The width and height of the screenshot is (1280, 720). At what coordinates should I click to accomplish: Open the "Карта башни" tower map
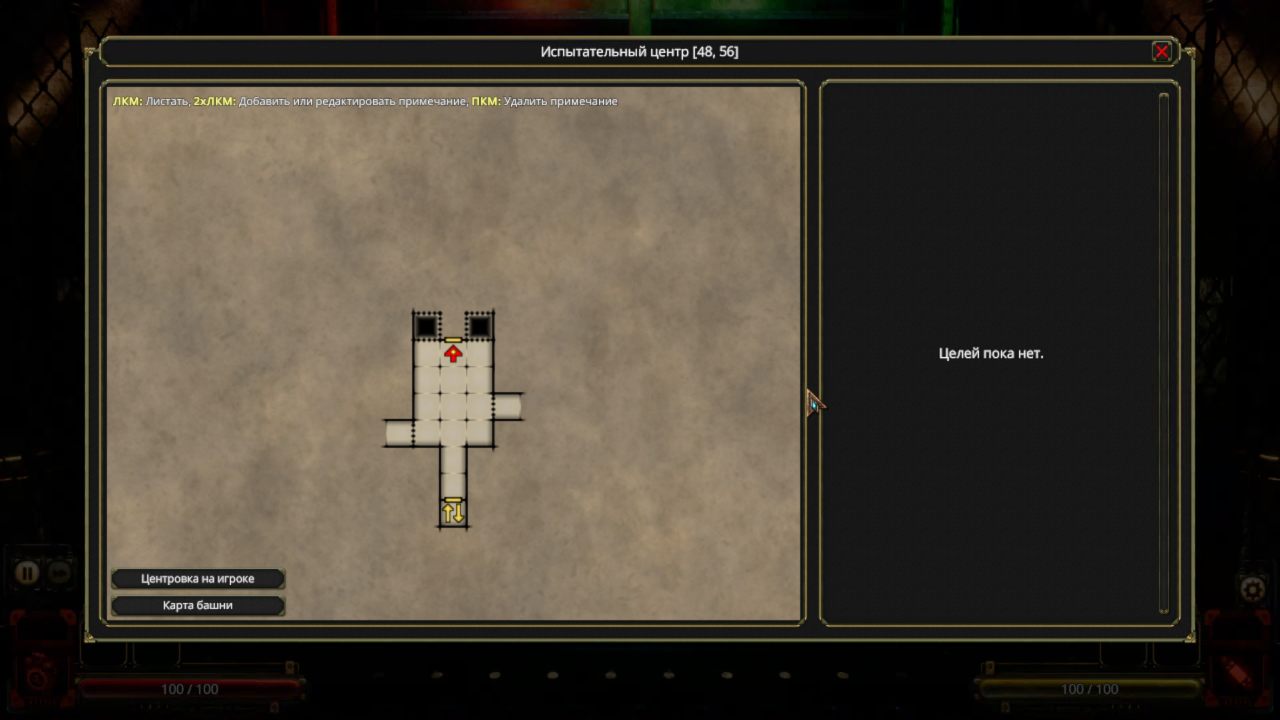(x=198, y=605)
